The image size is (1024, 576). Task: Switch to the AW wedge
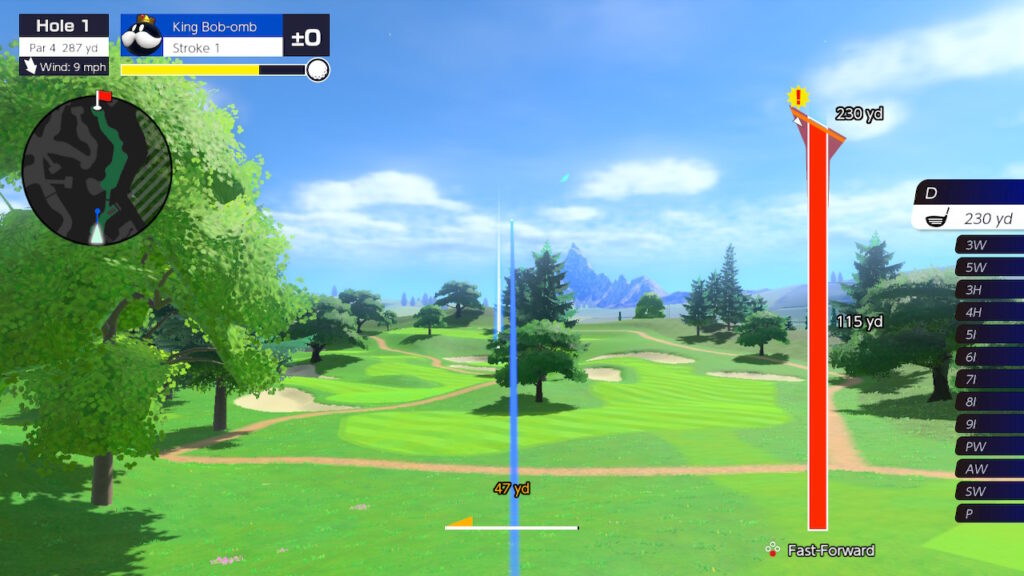click(988, 469)
